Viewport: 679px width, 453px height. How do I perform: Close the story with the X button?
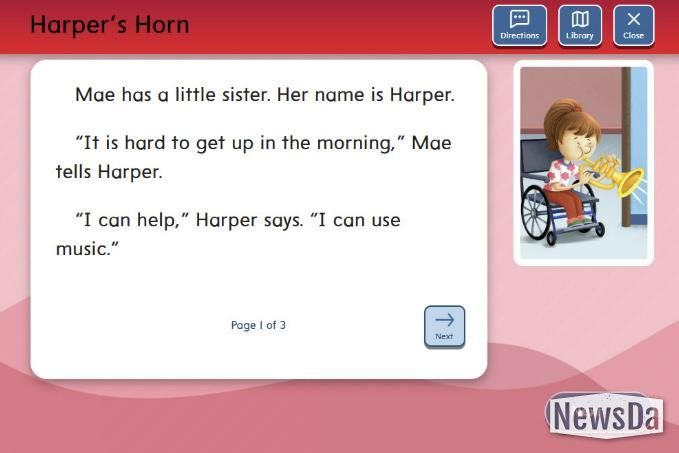click(633, 25)
